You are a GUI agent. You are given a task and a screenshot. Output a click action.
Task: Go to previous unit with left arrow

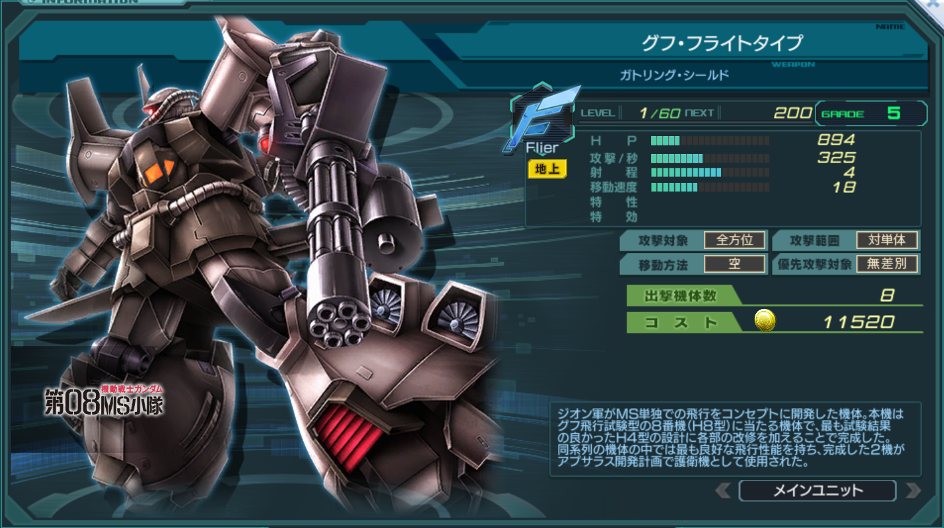pos(723,490)
